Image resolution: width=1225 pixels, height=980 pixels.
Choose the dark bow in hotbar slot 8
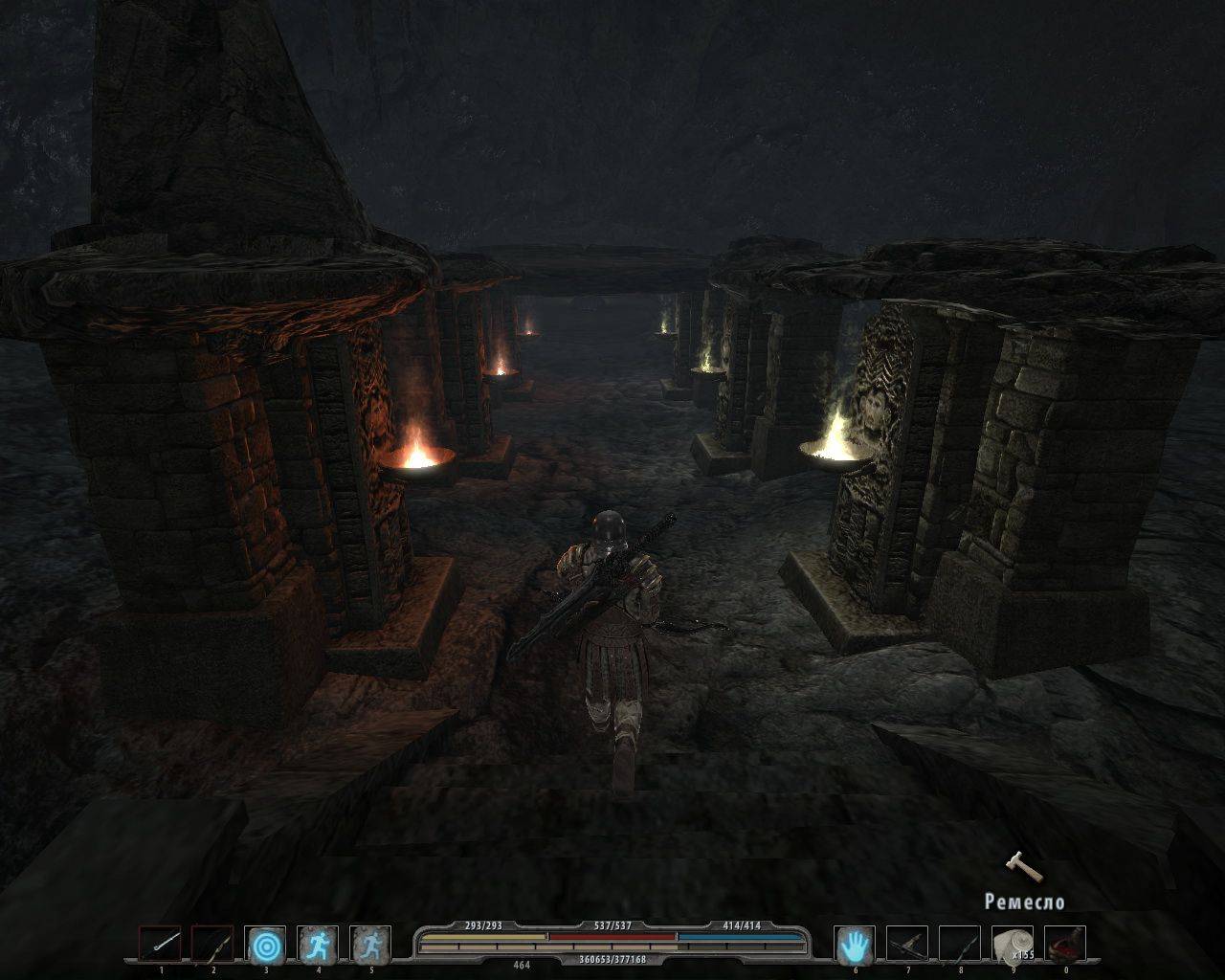(x=960, y=945)
